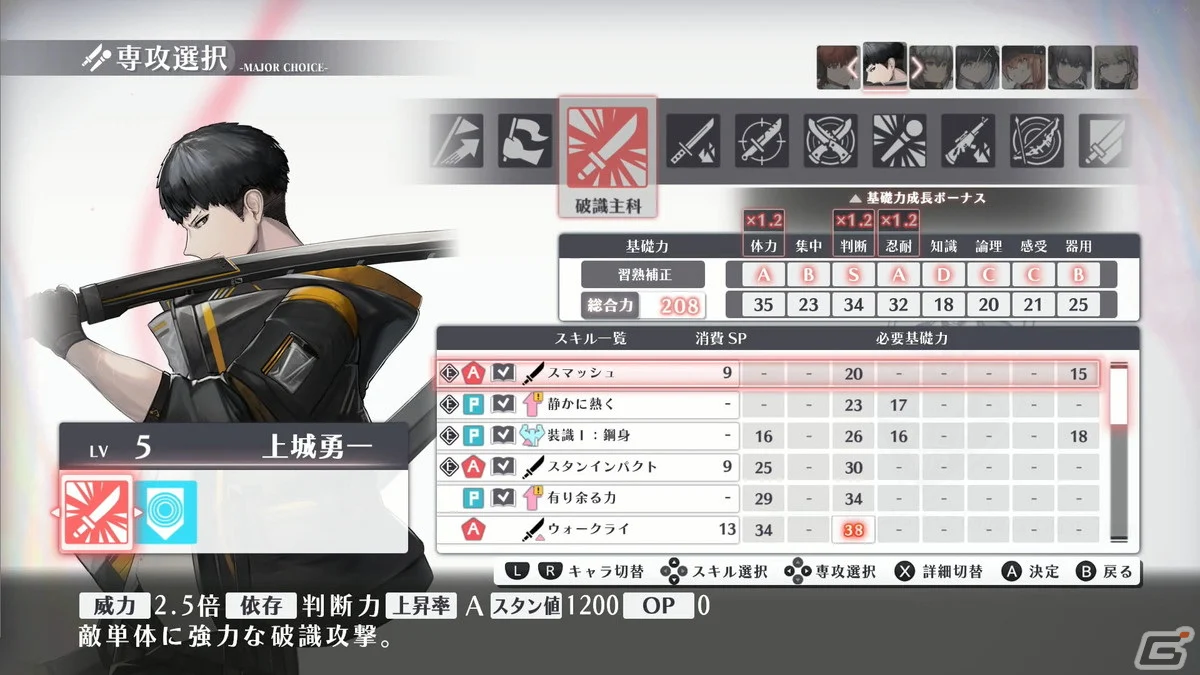The width and height of the screenshot is (1200, 675).
Task: Choose the flag major icon
Action: (526, 141)
